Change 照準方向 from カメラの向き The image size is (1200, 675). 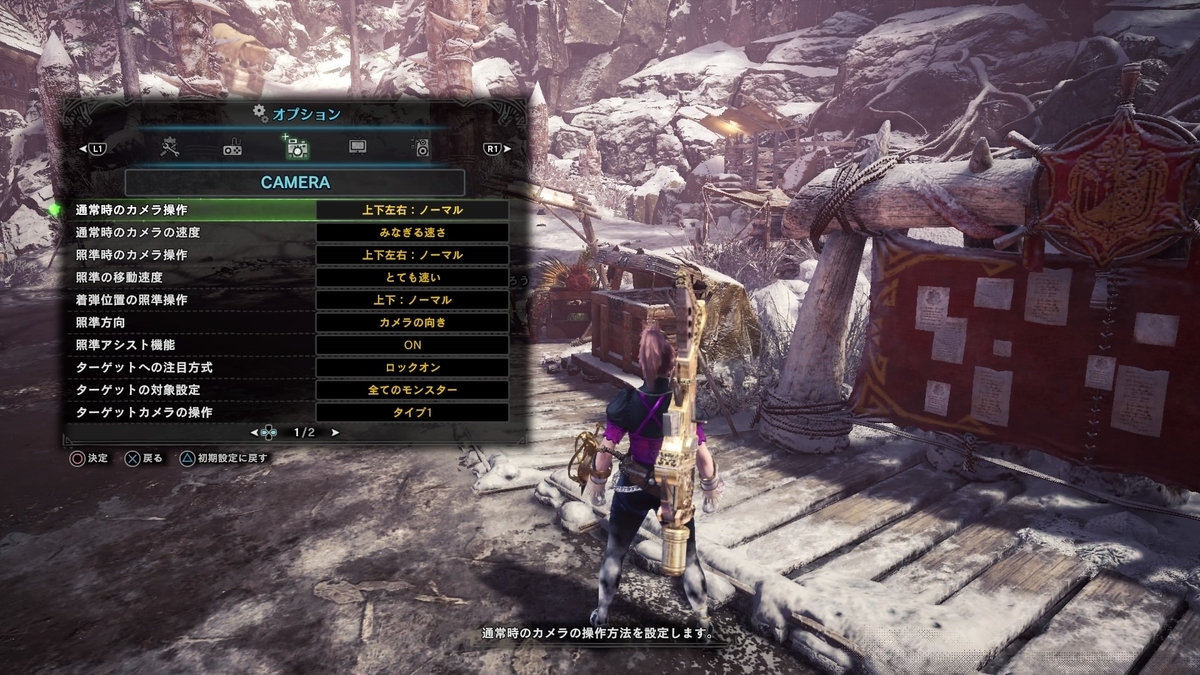(x=412, y=322)
